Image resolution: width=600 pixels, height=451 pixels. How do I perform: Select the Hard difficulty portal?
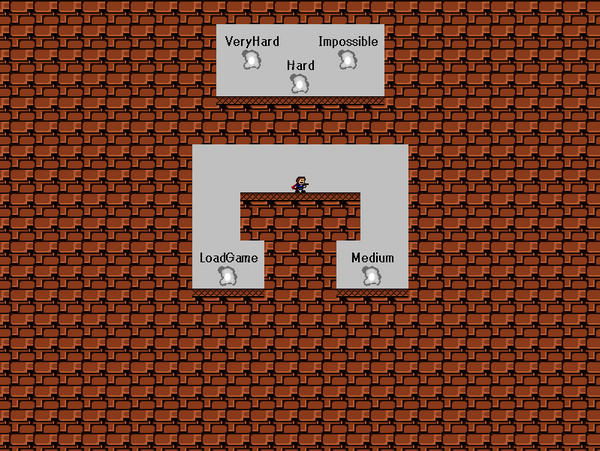tap(299, 83)
